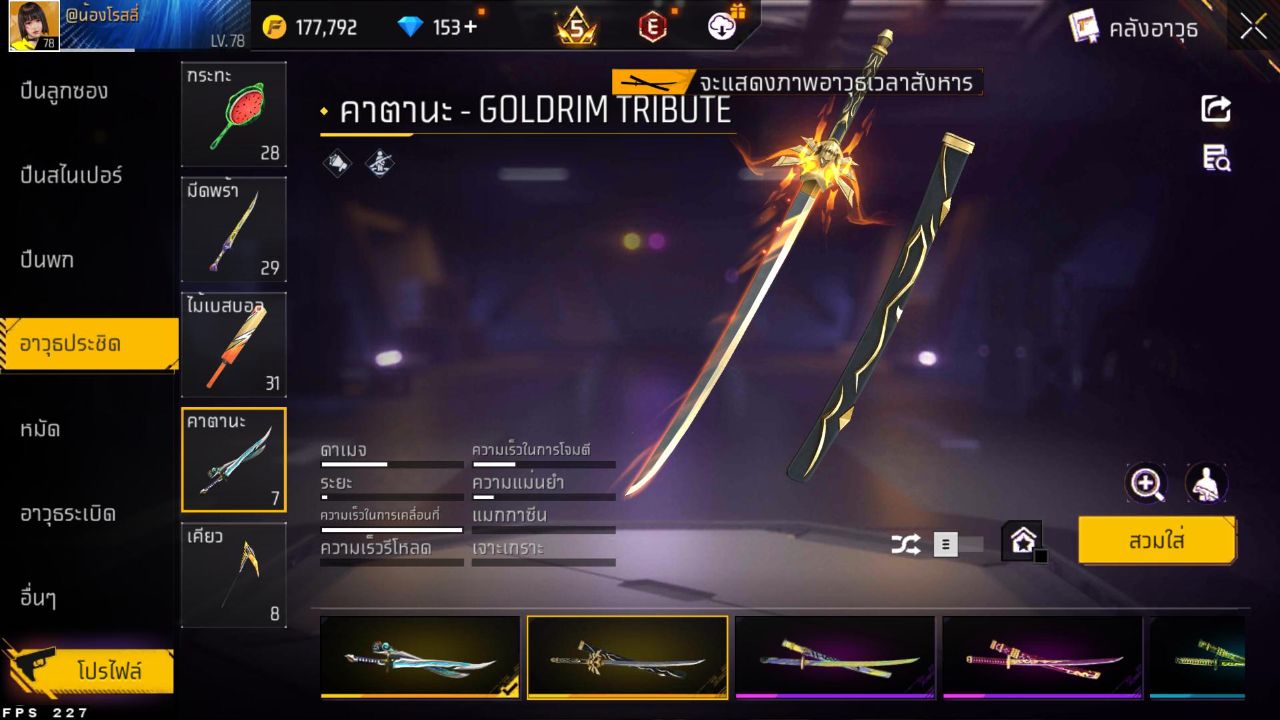Image resolution: width=1280 pixels, height=720 pixels.
Task: Open the loudspeaker attribute icon under weapon name
Action: tap(339, 162)
